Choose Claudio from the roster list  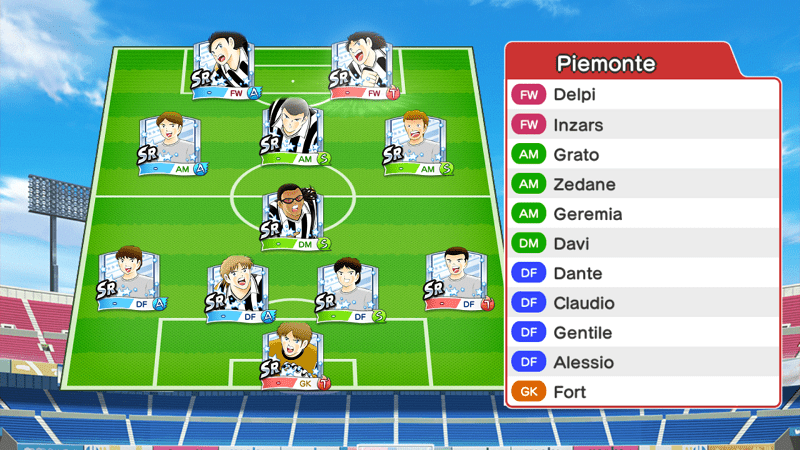pos(642,303)
